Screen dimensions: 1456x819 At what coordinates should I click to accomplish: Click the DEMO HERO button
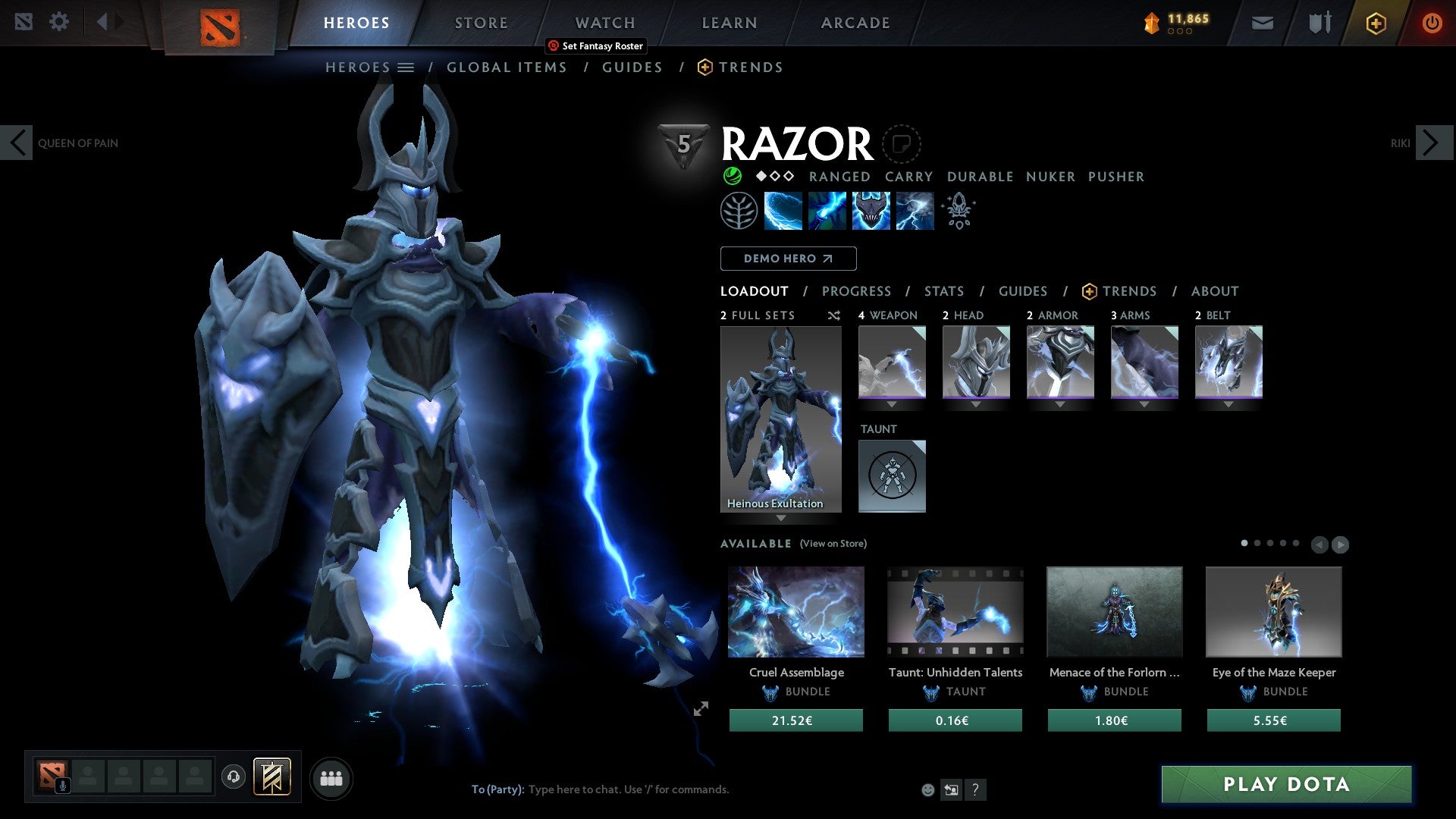(787, 259)
